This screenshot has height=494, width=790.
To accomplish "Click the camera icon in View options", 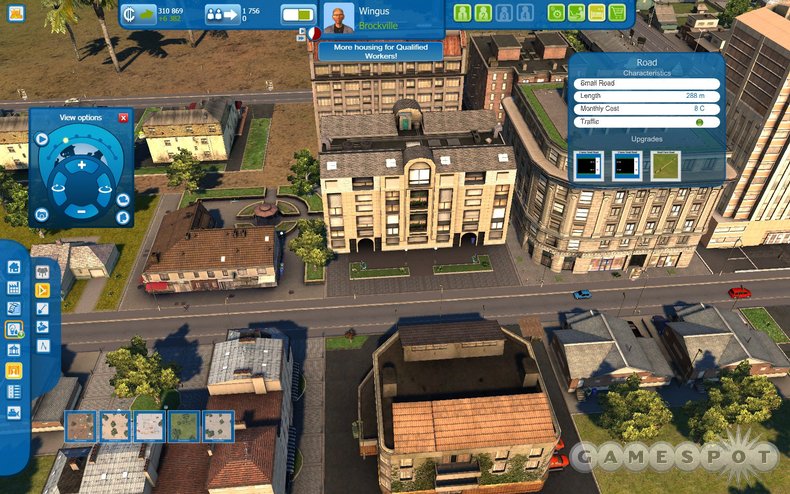I will click(x=42, y=214).
